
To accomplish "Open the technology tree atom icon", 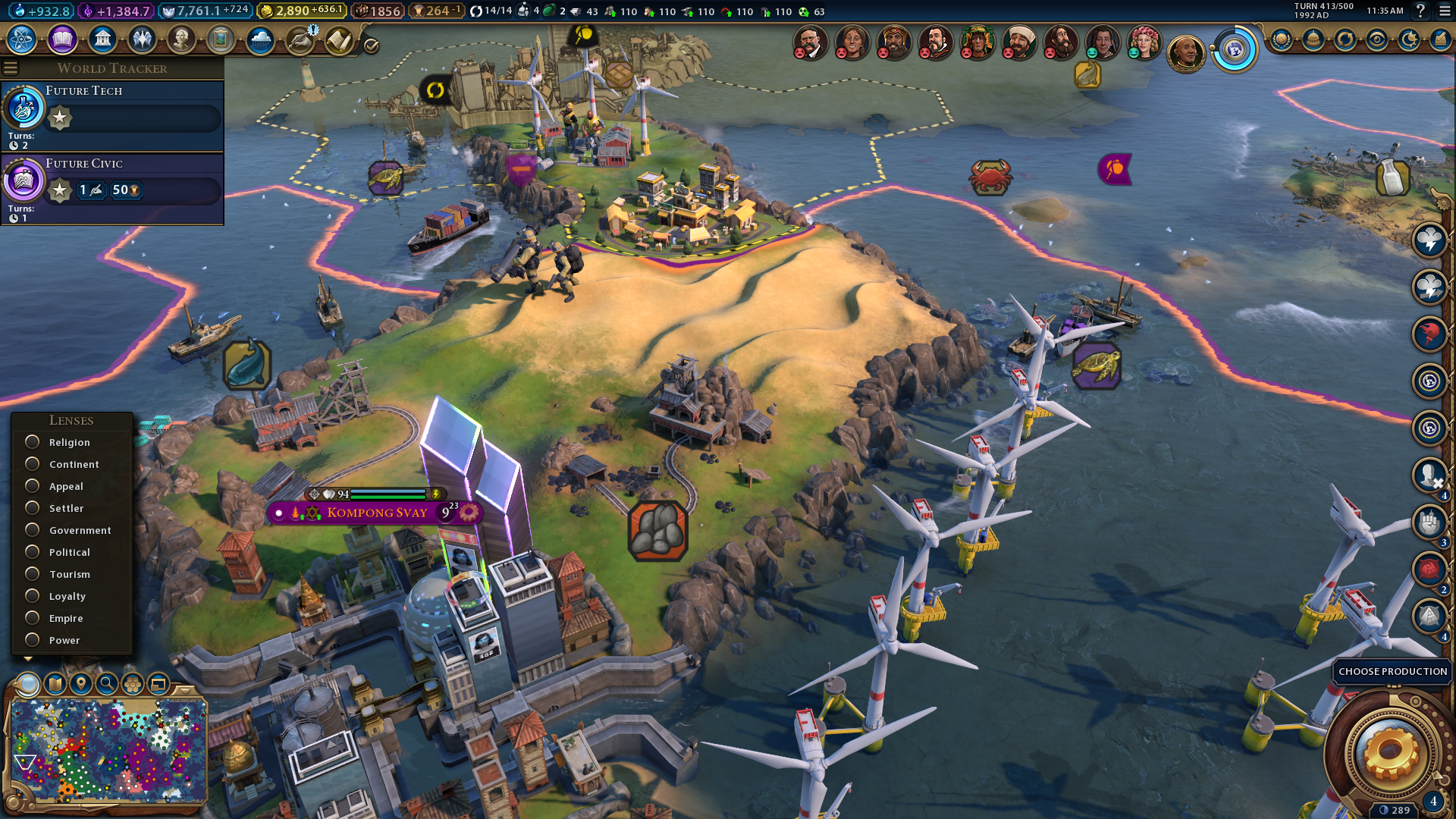I will tap(22, 39).
